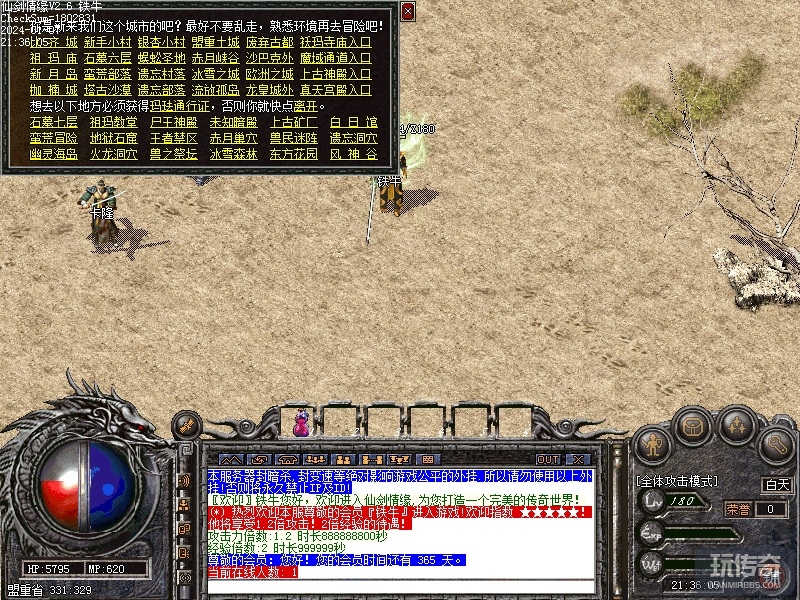Choose the 王者禁区 link
This screenshot has height=600, width=800.
(x=174, y=138)
